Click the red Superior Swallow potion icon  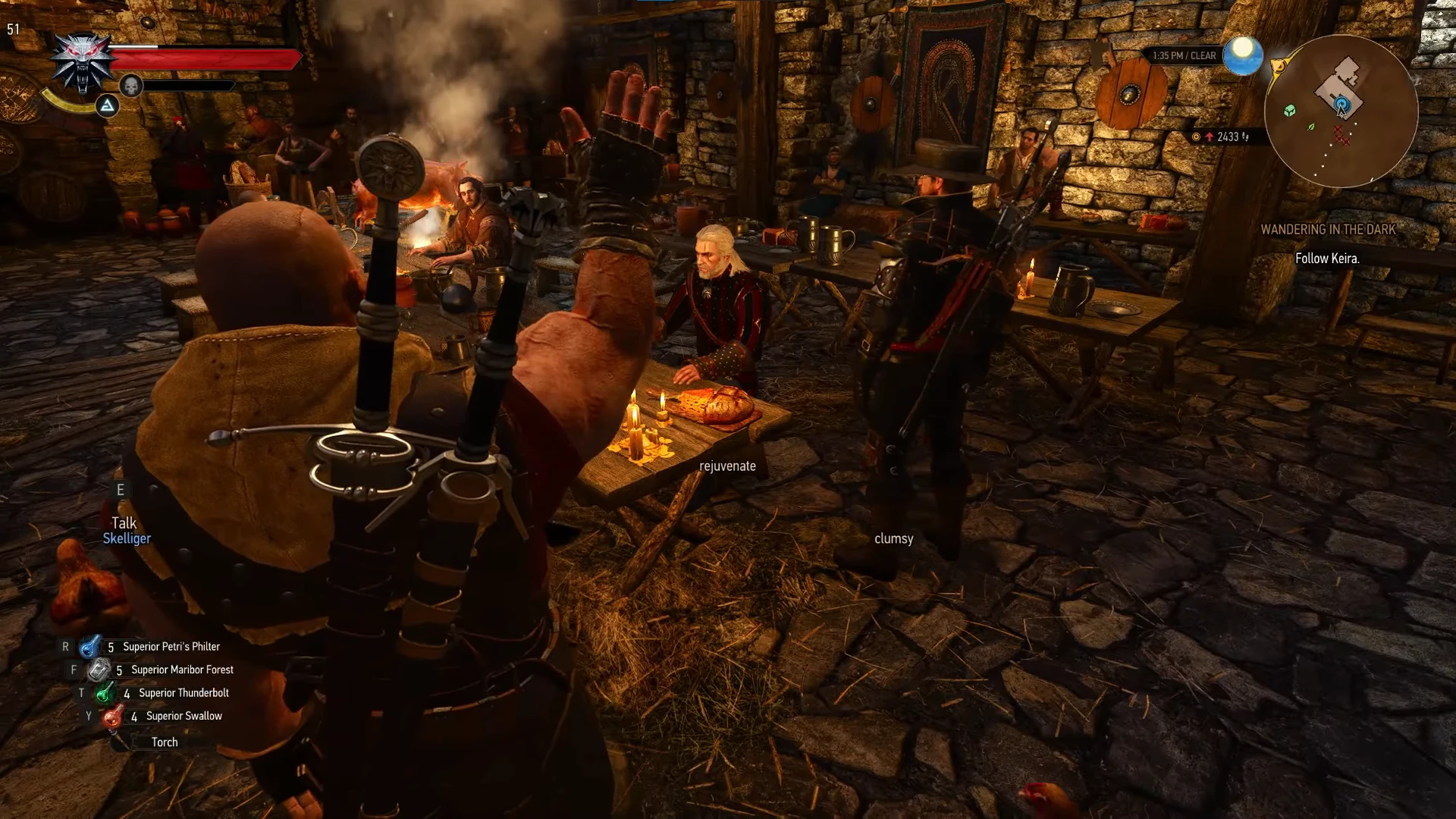[112, 716]
